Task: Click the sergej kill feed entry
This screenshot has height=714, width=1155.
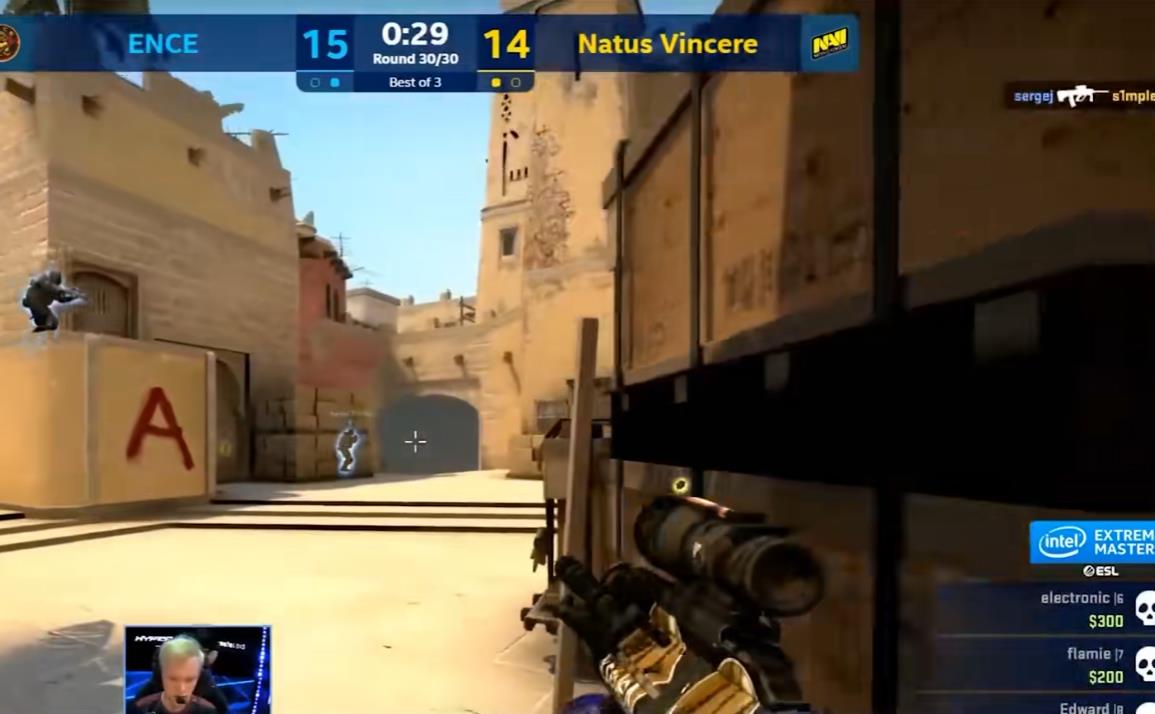Action: click(x=1079, y=96)
